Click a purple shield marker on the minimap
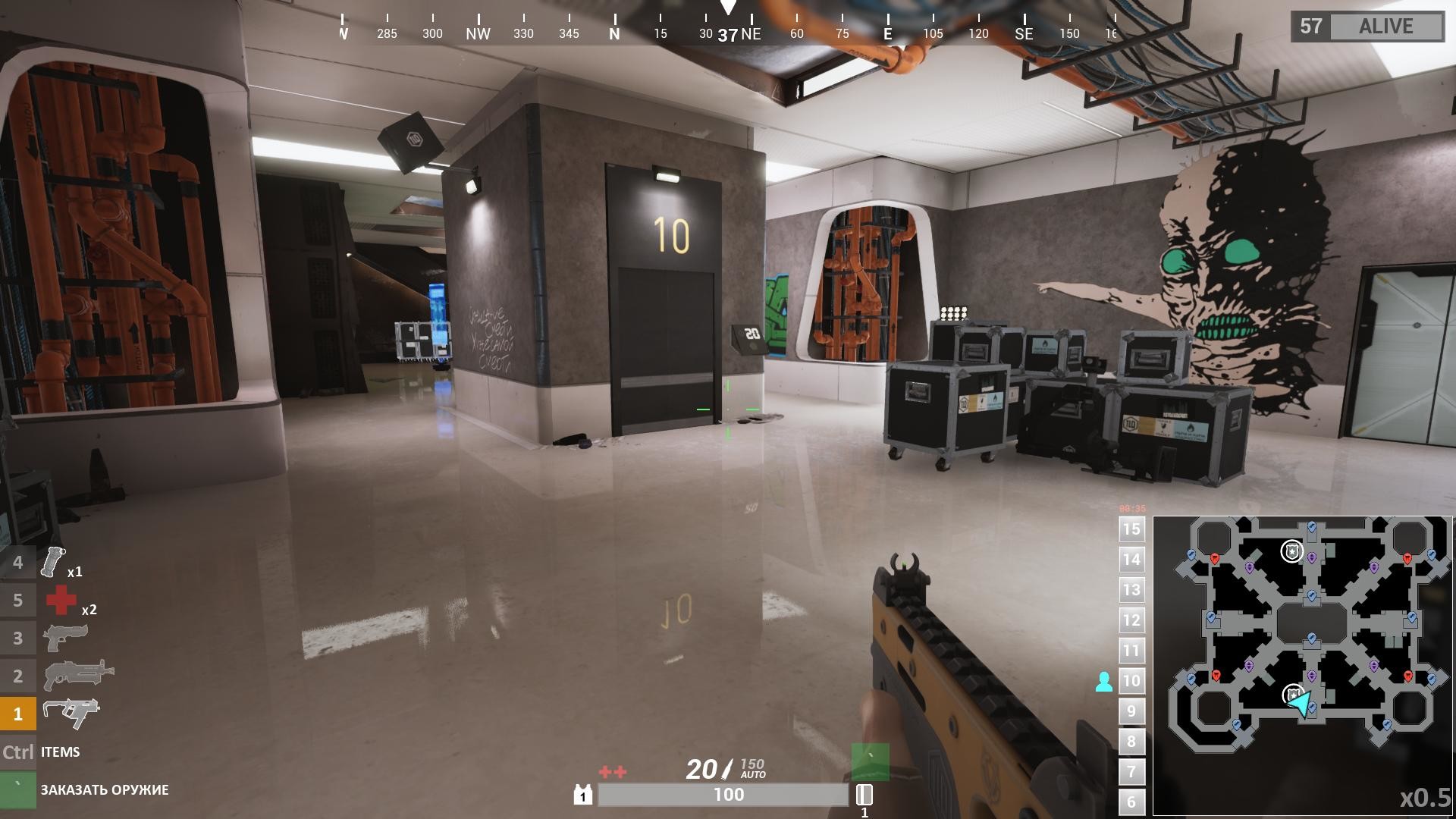The image size is (1456, 819). point(1312,557)
